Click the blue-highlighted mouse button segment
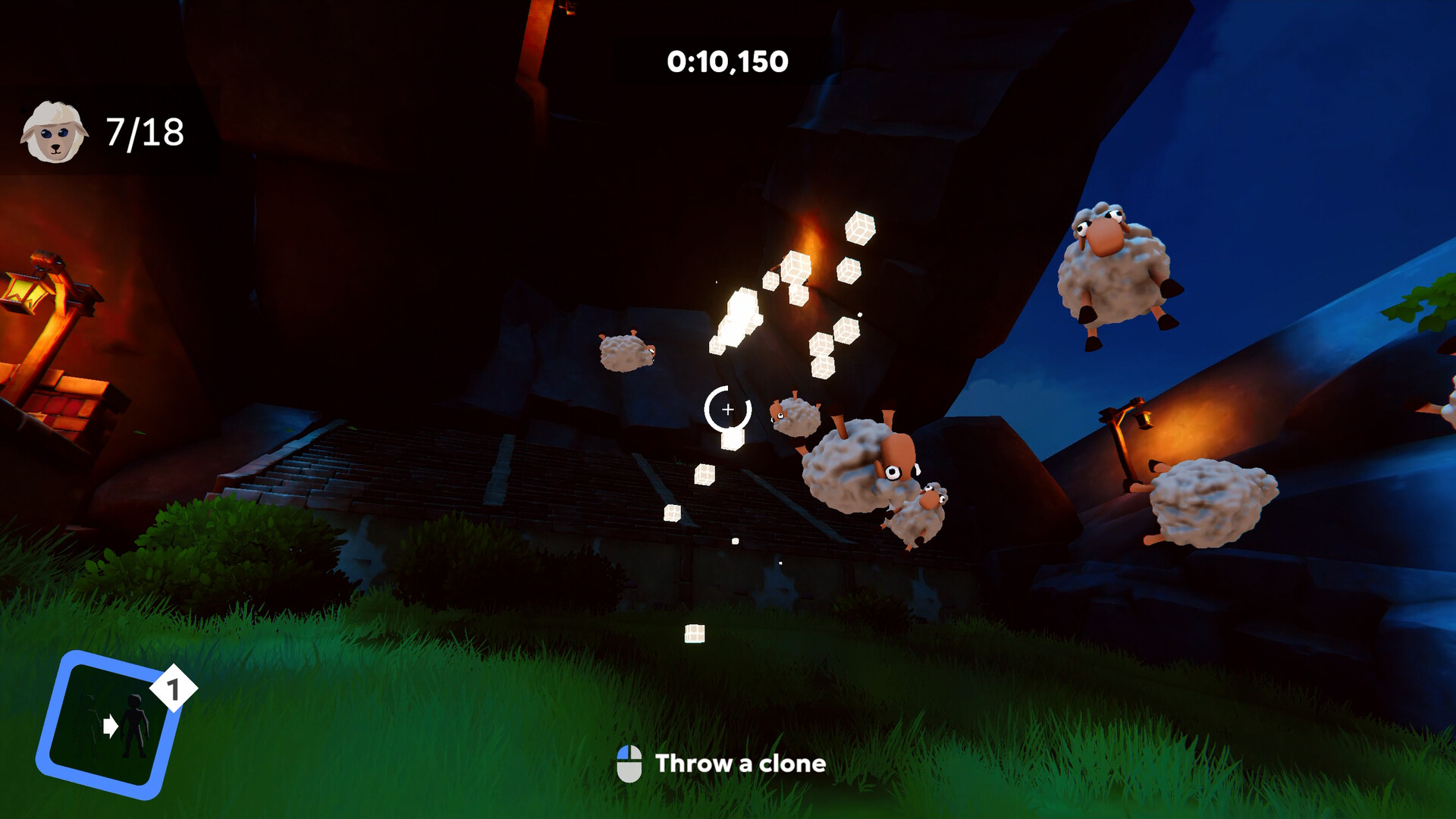The height and width of the screenshot is (819, 1456). [624, 752]
